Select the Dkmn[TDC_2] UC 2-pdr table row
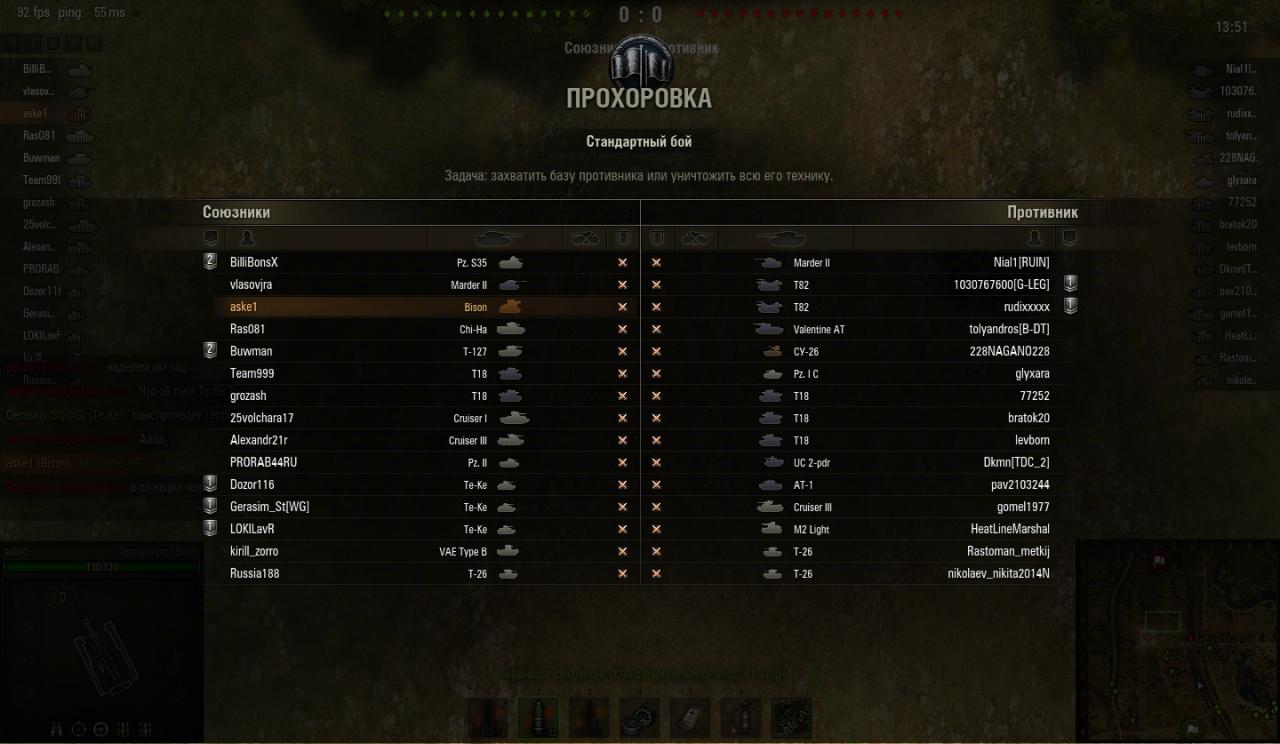Viewport: 1280px width, 744px height. click(x=860, y=462)
